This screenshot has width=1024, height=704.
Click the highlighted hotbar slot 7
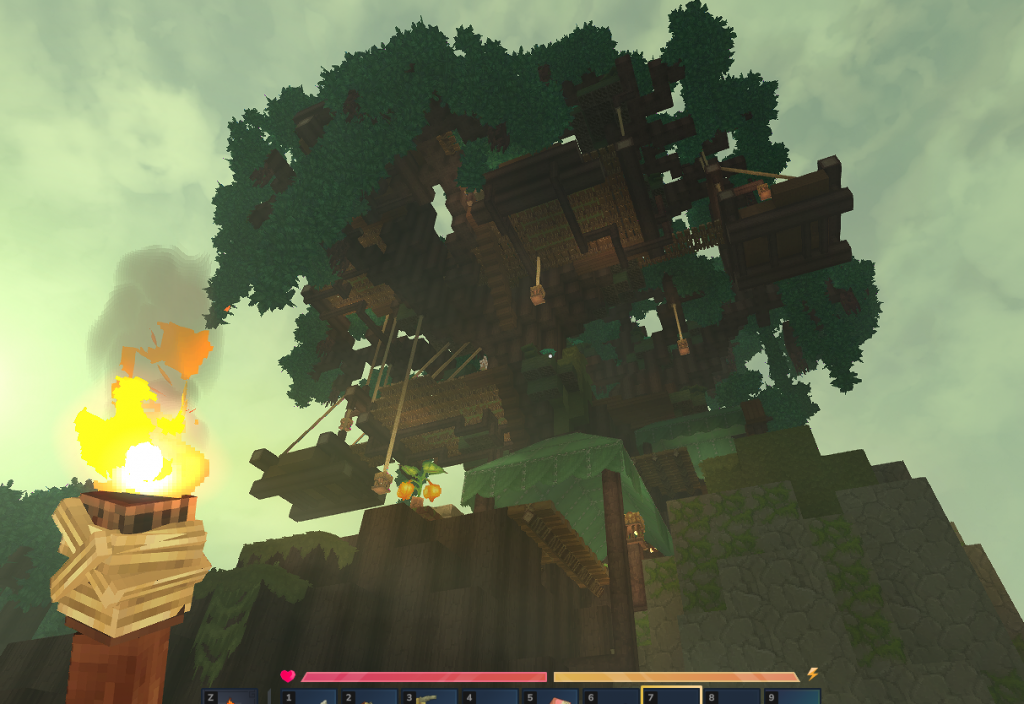(x=671, y=696)
